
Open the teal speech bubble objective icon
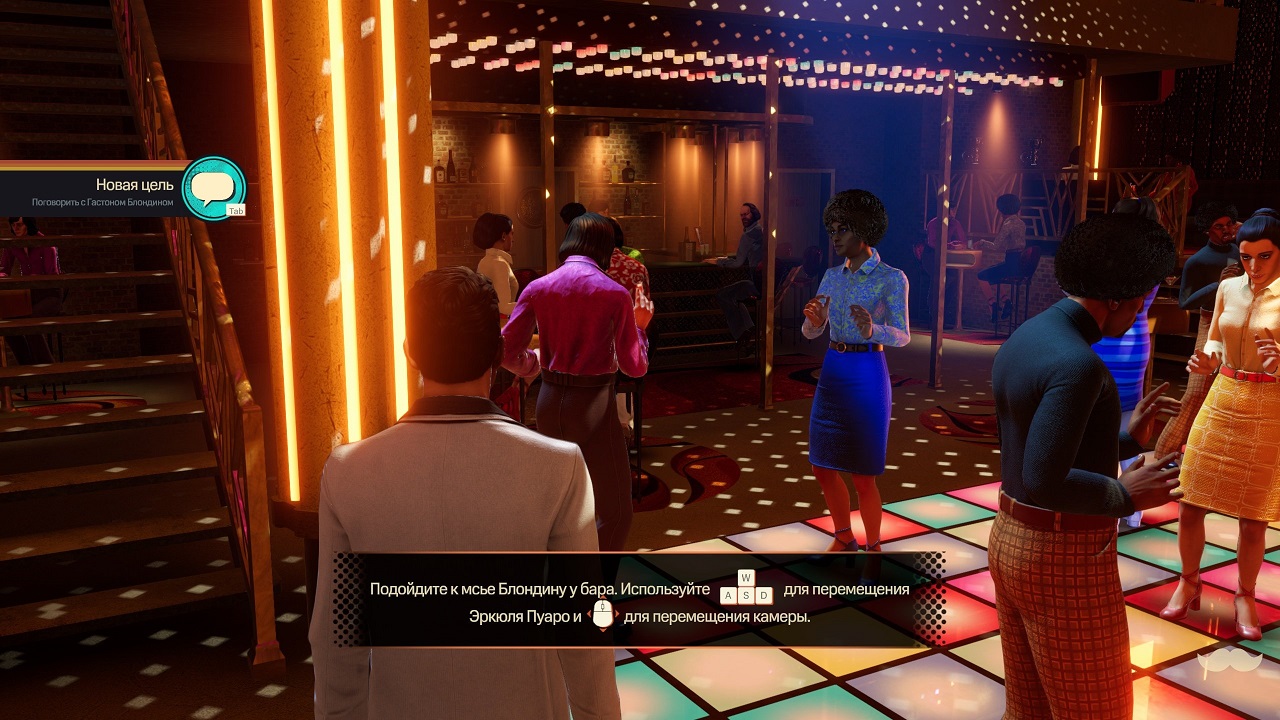pyautogui.click(x=213, y=188)
